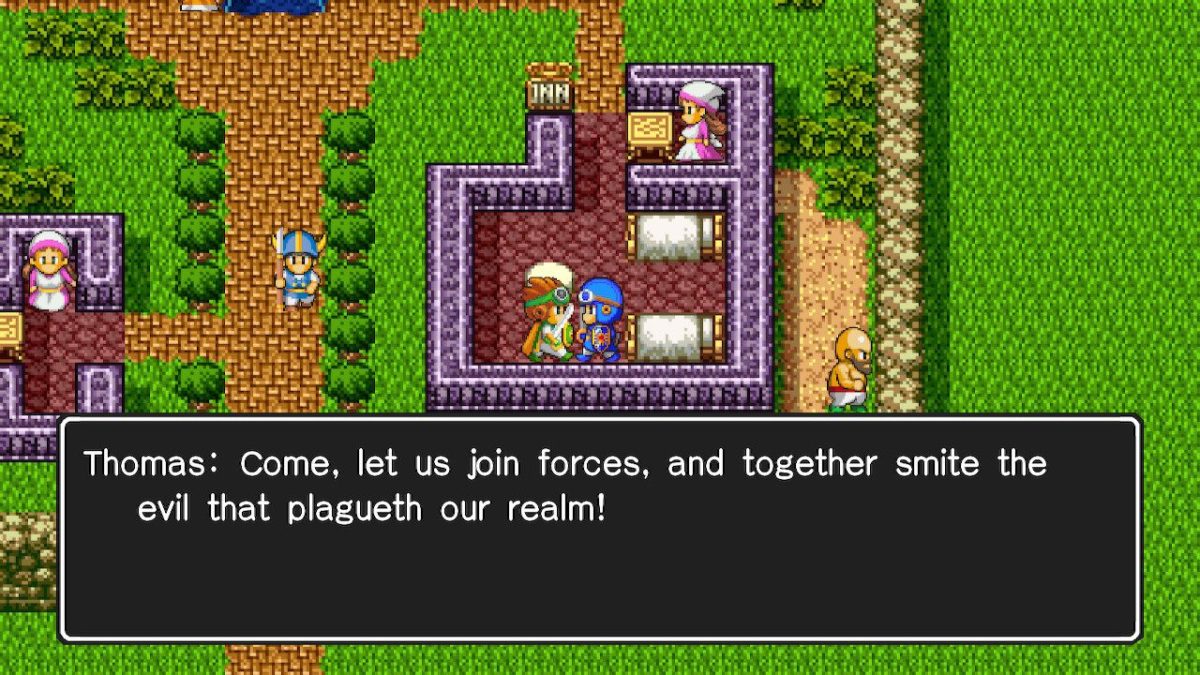
Task: Advance Thomas's dialogue text box
Action: pos(600,528)
